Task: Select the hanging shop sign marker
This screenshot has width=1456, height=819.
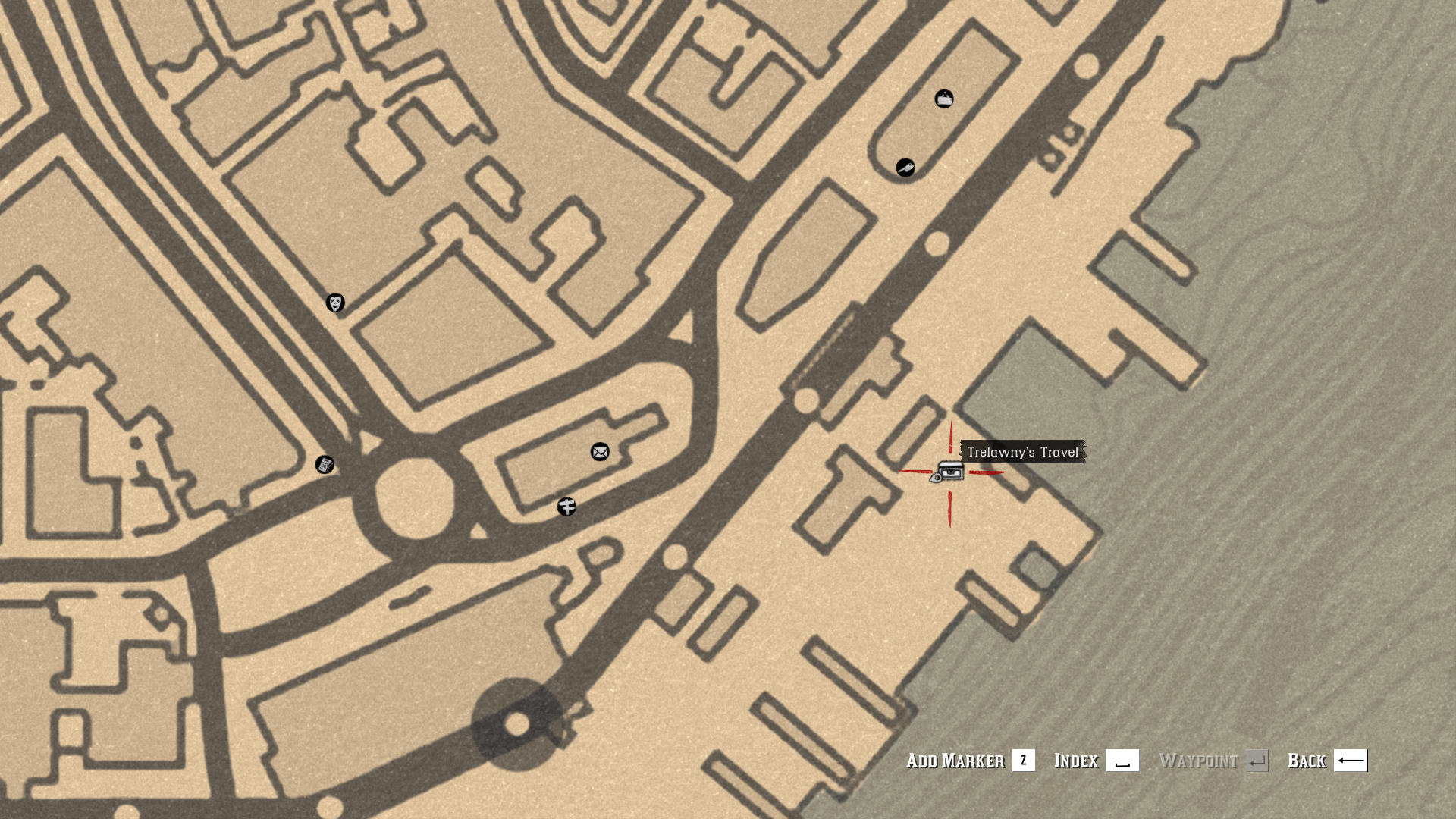Action: 944,99
